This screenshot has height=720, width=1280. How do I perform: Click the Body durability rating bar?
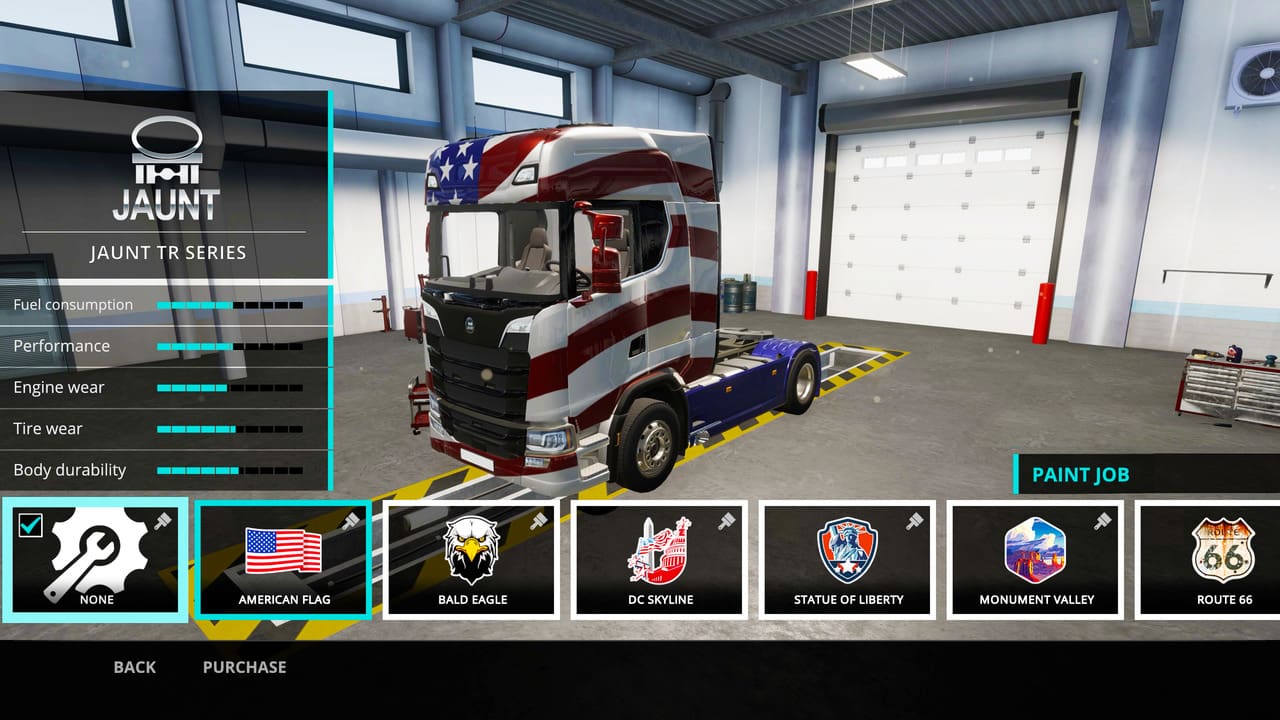[230, 469]
